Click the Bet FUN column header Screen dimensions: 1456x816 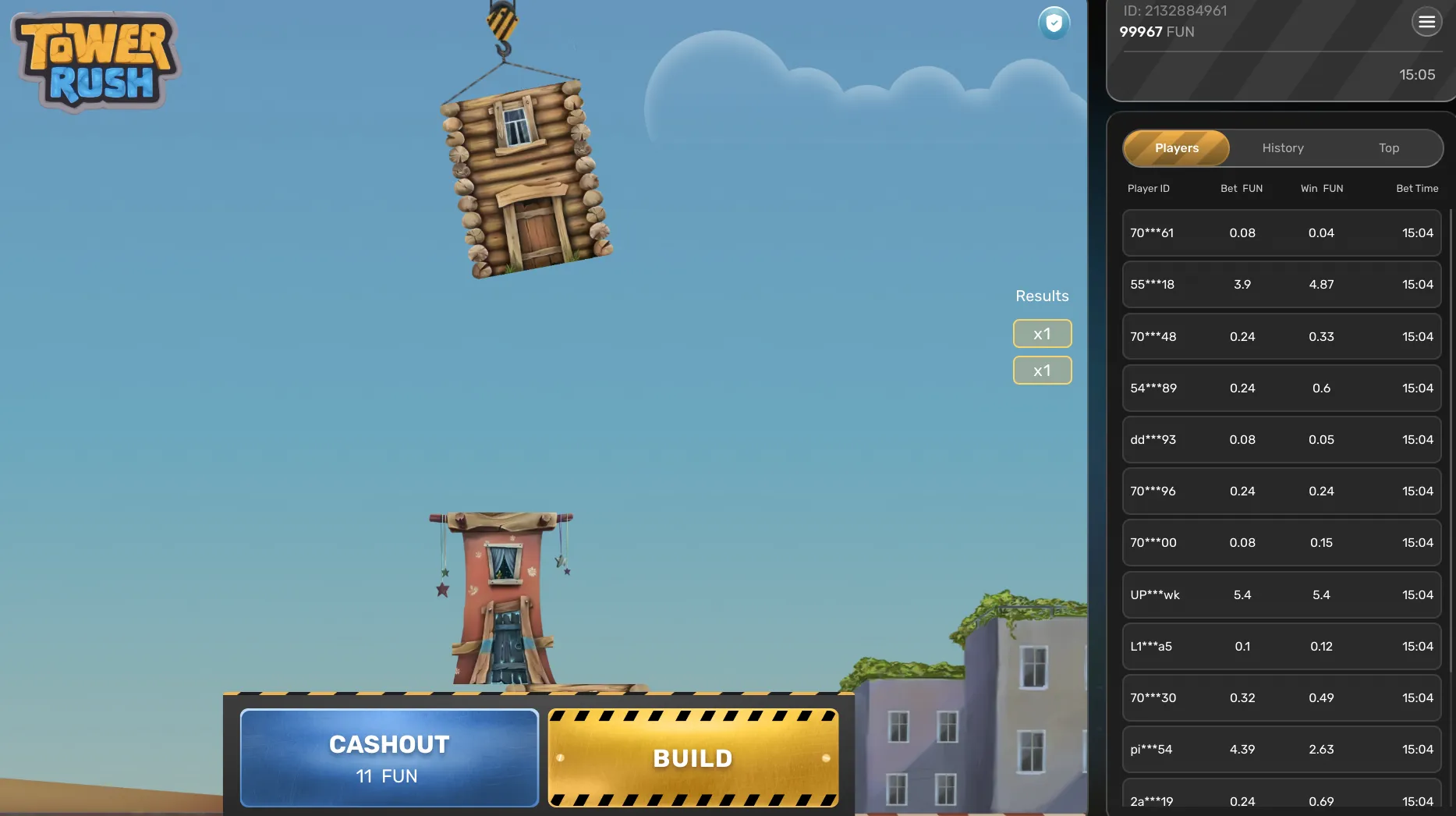(x=1242, y=188)
